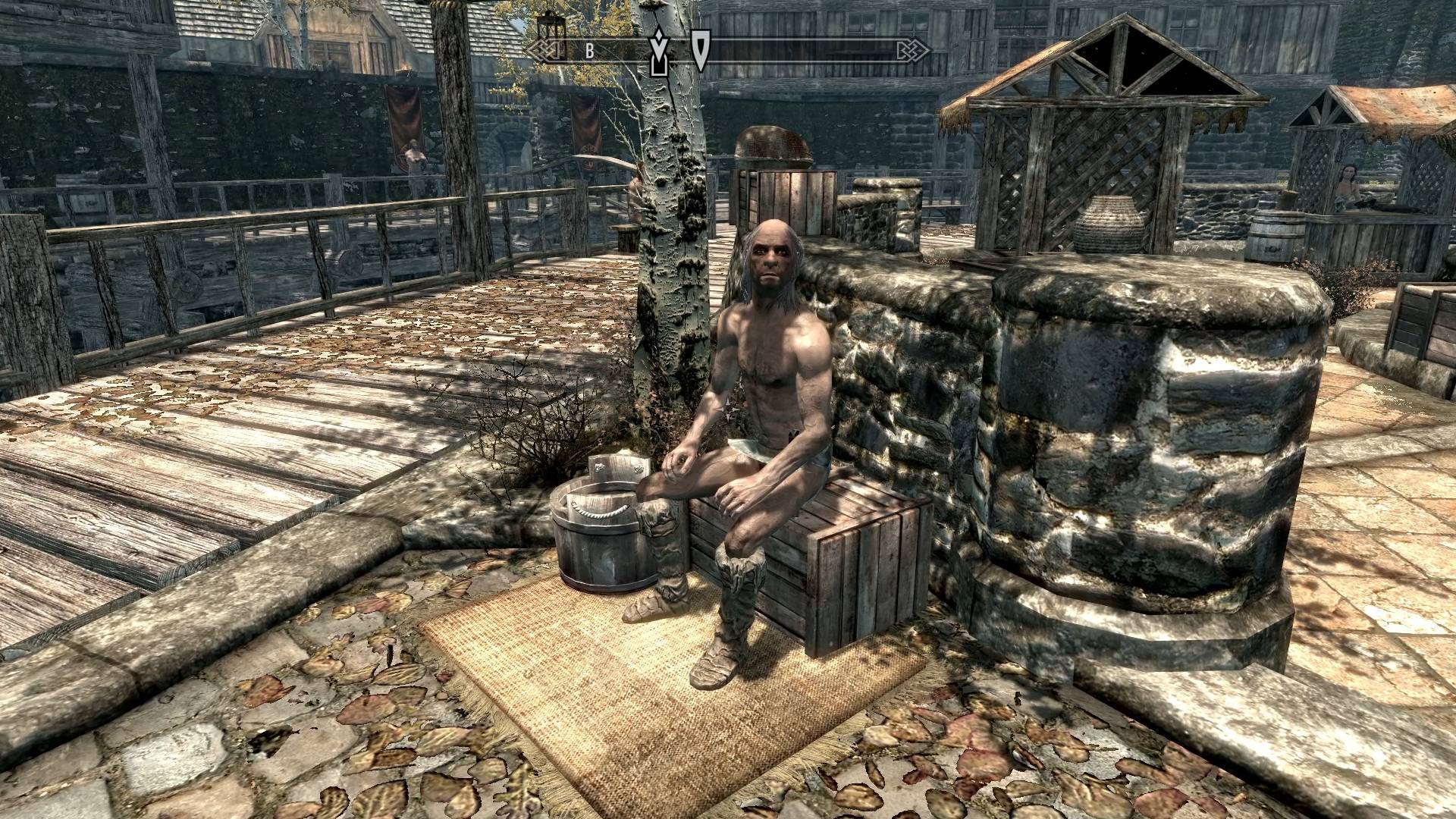Click the white location marker on the compass
This screenshot has width=1456, height=819.
click(701, 50)
